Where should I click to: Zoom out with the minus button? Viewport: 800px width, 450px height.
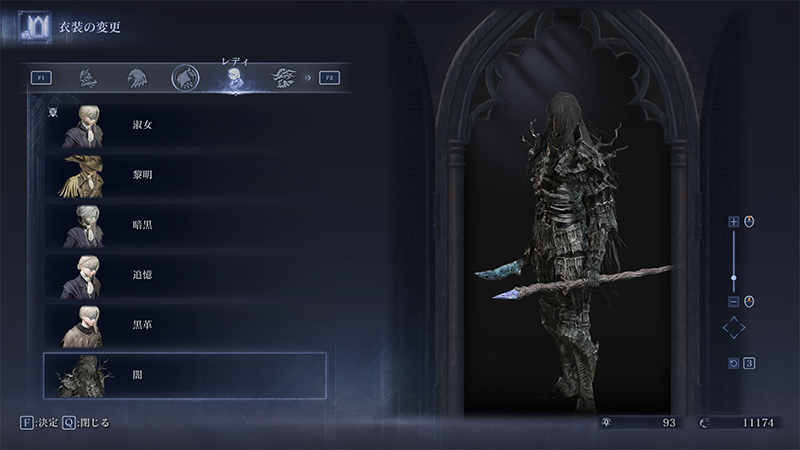pyautogui.click(x=733, y=301)
